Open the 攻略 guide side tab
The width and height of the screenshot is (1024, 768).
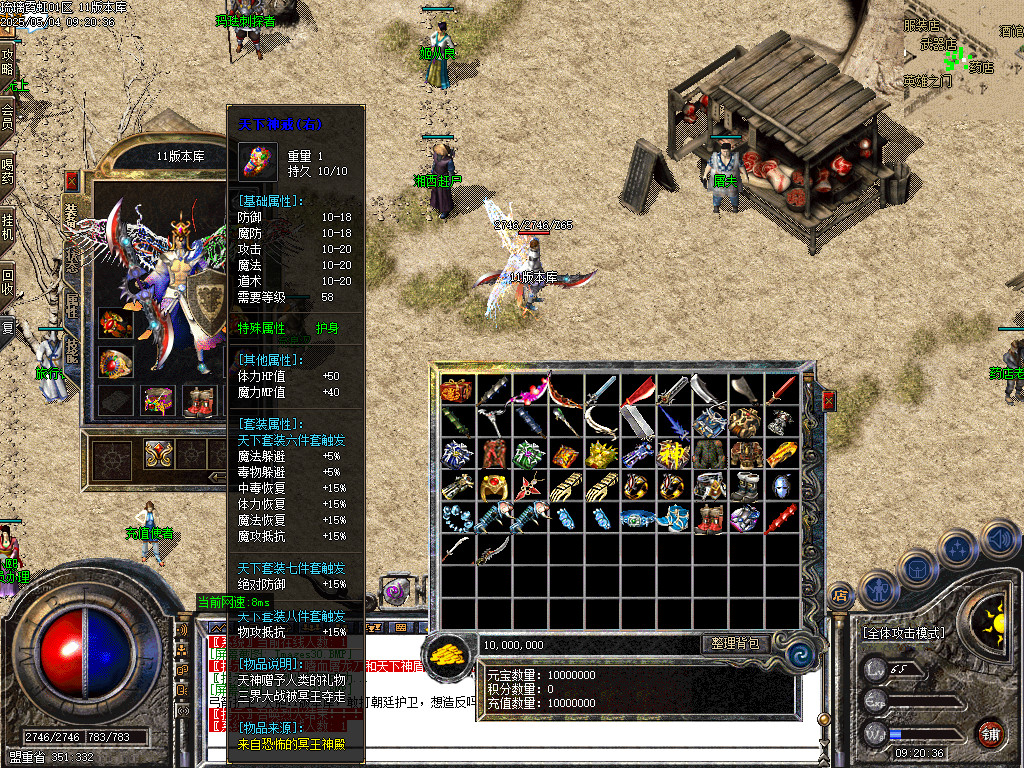click(8, 62)
